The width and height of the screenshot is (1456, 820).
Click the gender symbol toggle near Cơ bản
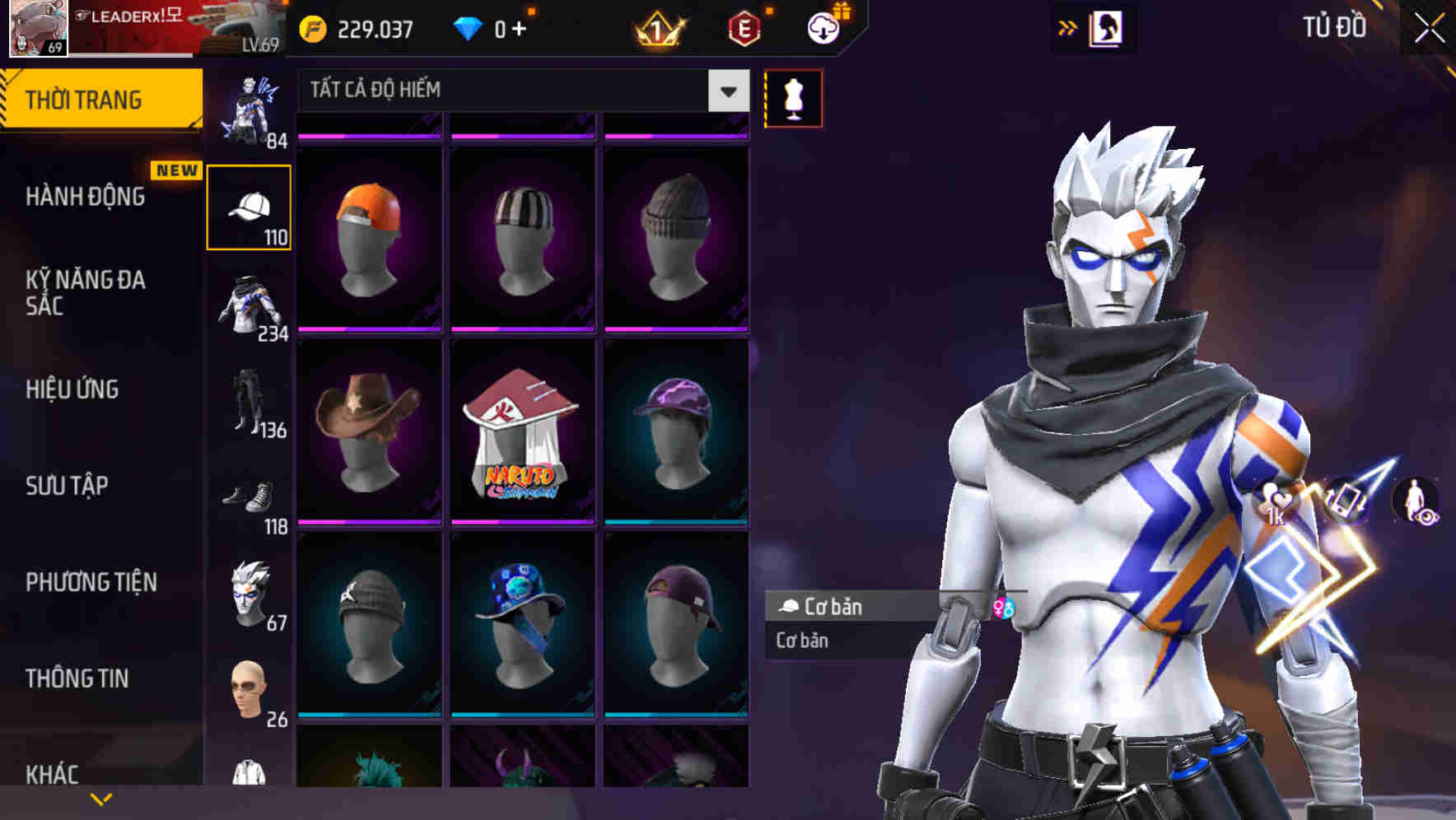[x=1004, y=609]
